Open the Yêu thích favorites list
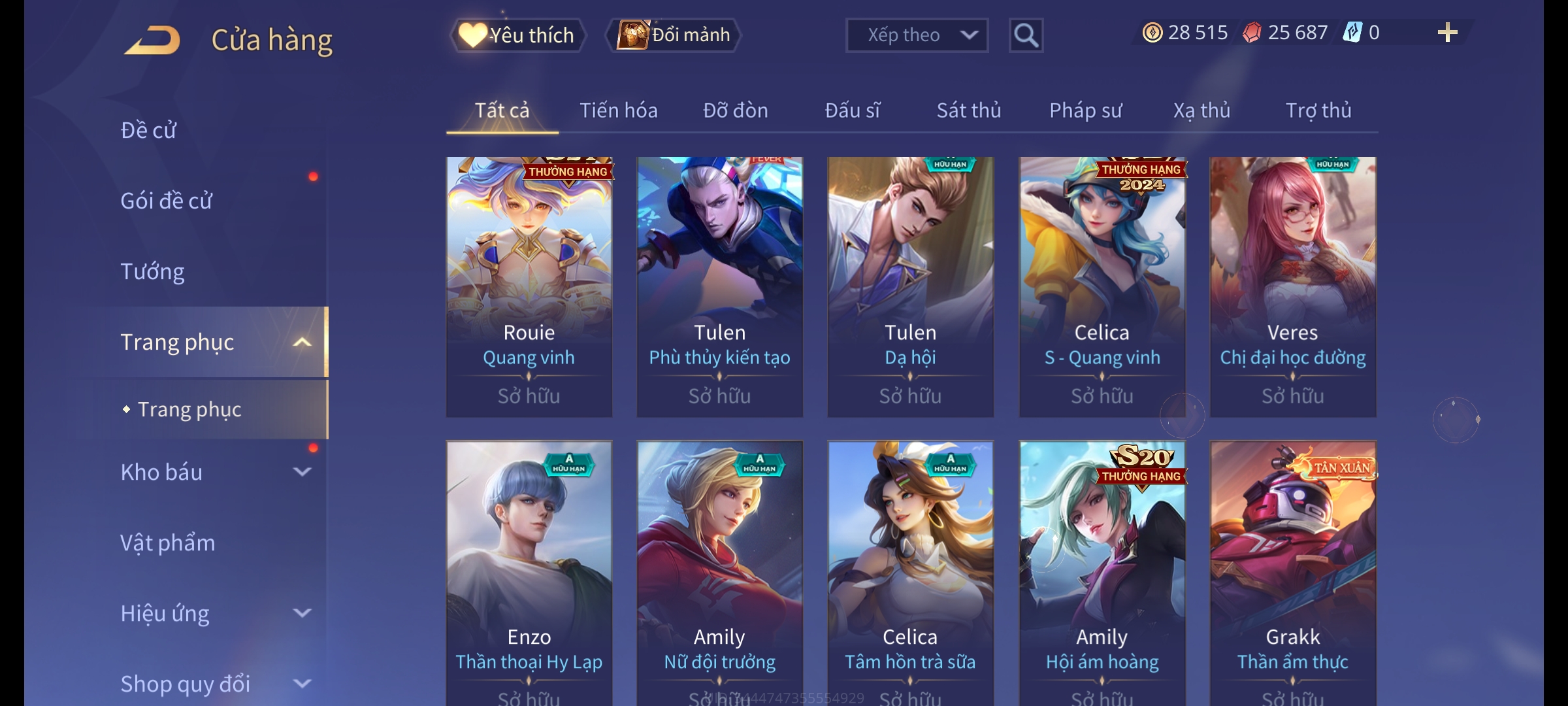Image resolution: width=1568 pixels, height=706 pixels. point(517,35)
